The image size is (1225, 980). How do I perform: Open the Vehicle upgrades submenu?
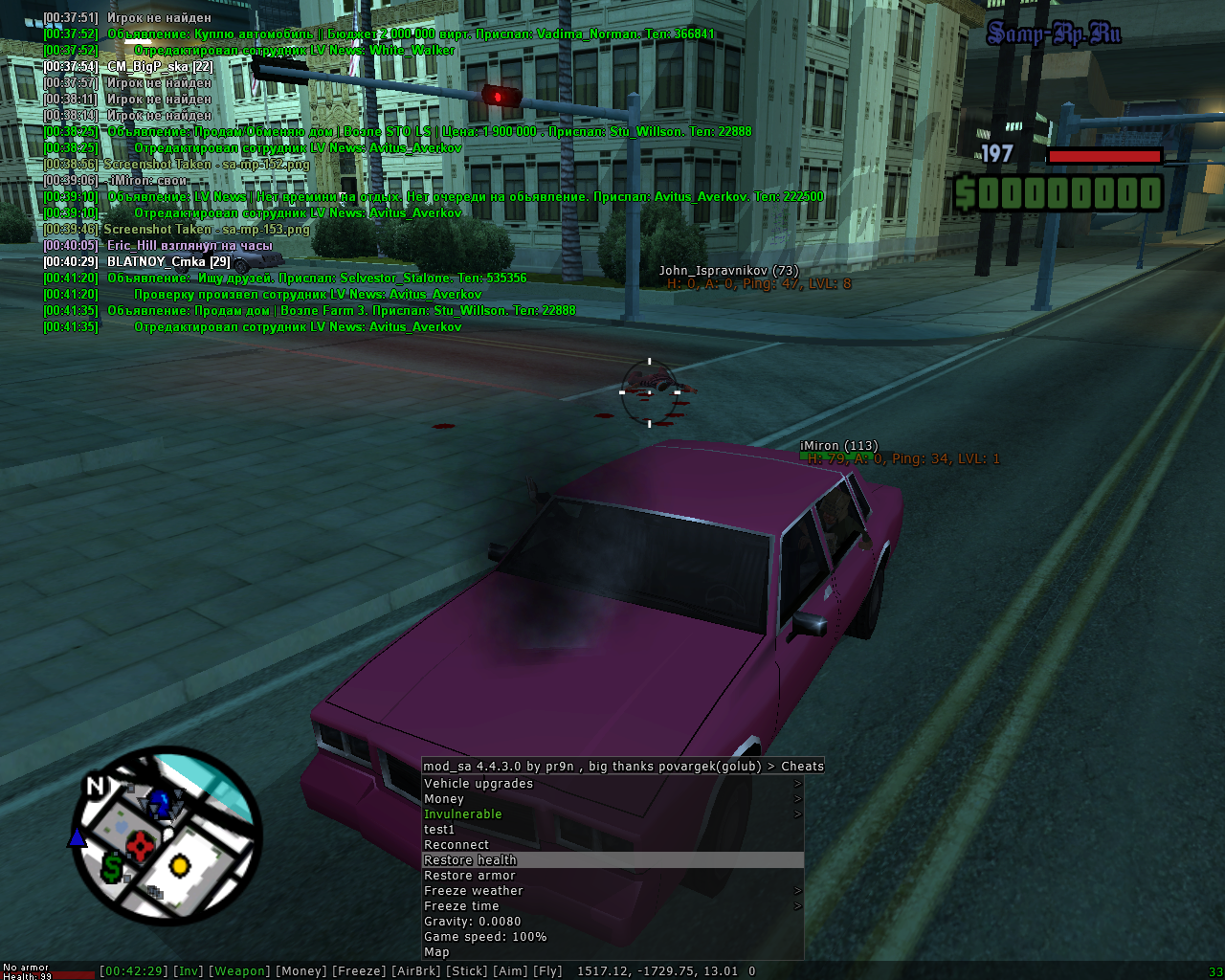(x=612, y=784)
